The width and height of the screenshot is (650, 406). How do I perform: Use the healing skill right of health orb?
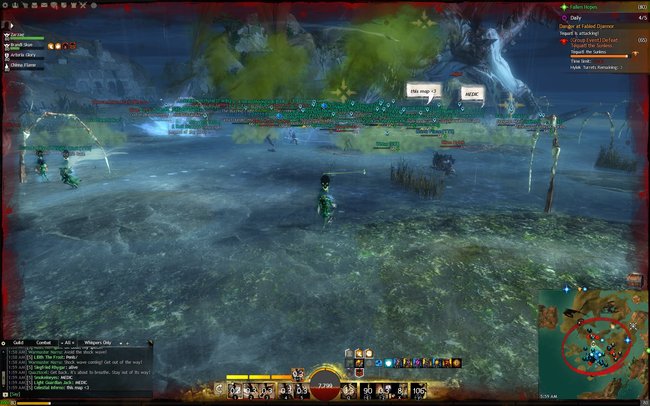click(x=351, y=390)
